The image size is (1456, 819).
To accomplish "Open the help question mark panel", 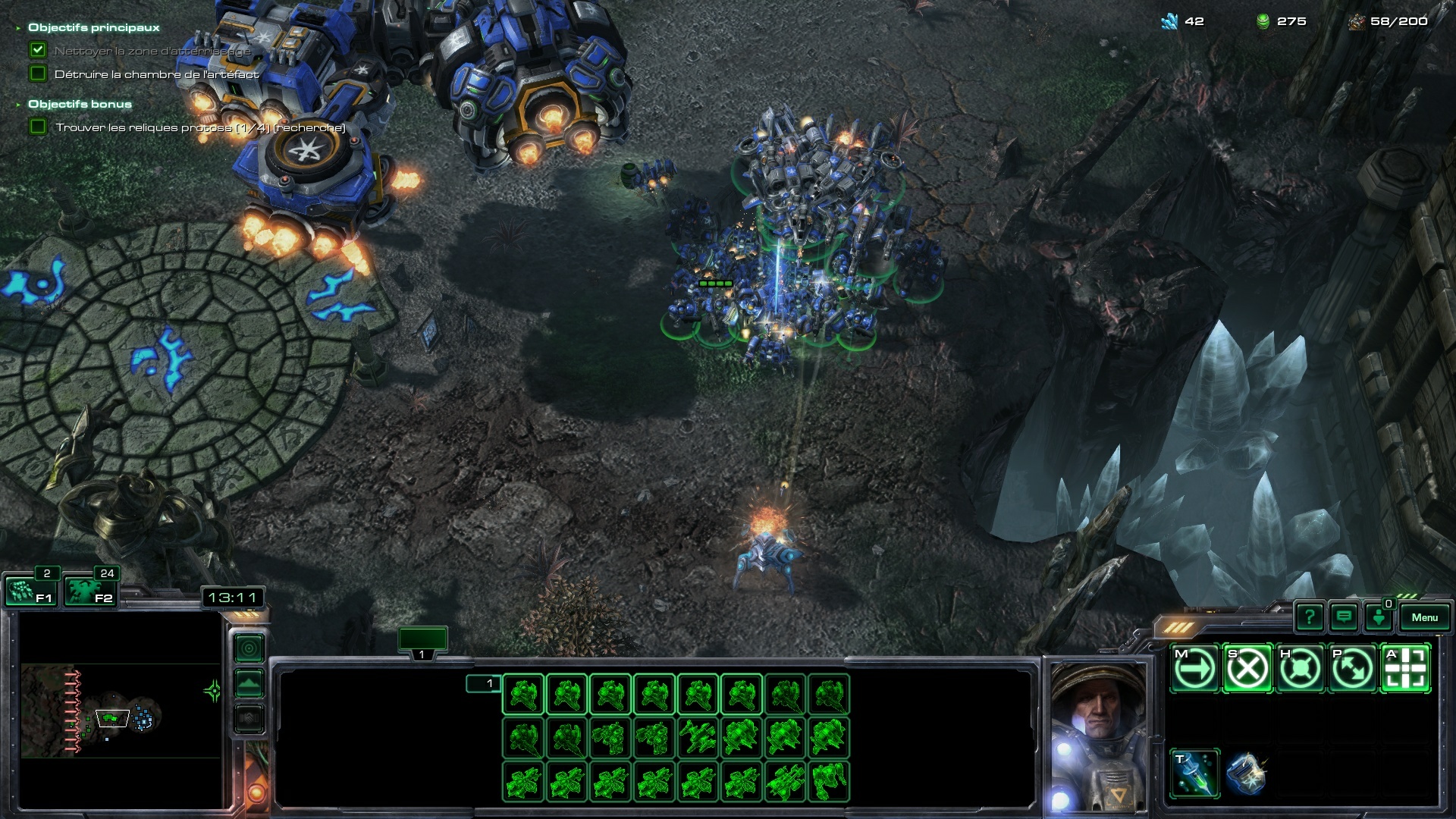I will tap(1310, 617).
